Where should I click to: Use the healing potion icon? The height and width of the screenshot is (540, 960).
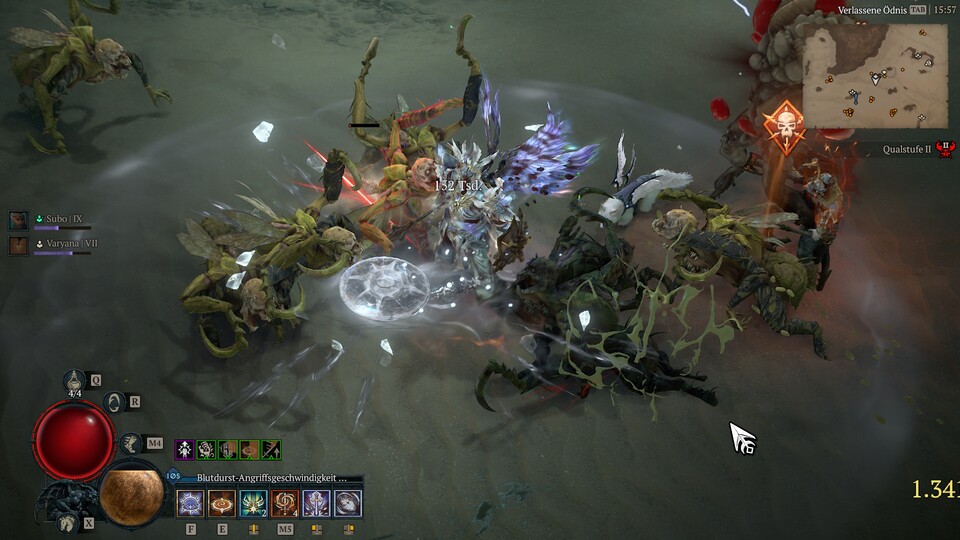(x=75, y=380)
